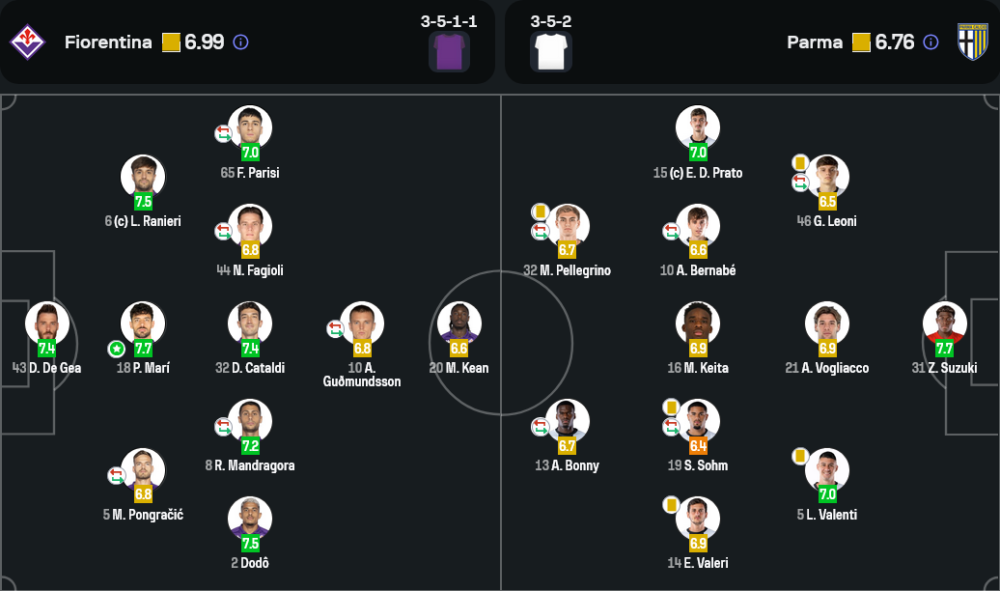This screenshot has height=591, width=1000.
Task: Open the Fiorentina team crest
Action: coord(27,42)
